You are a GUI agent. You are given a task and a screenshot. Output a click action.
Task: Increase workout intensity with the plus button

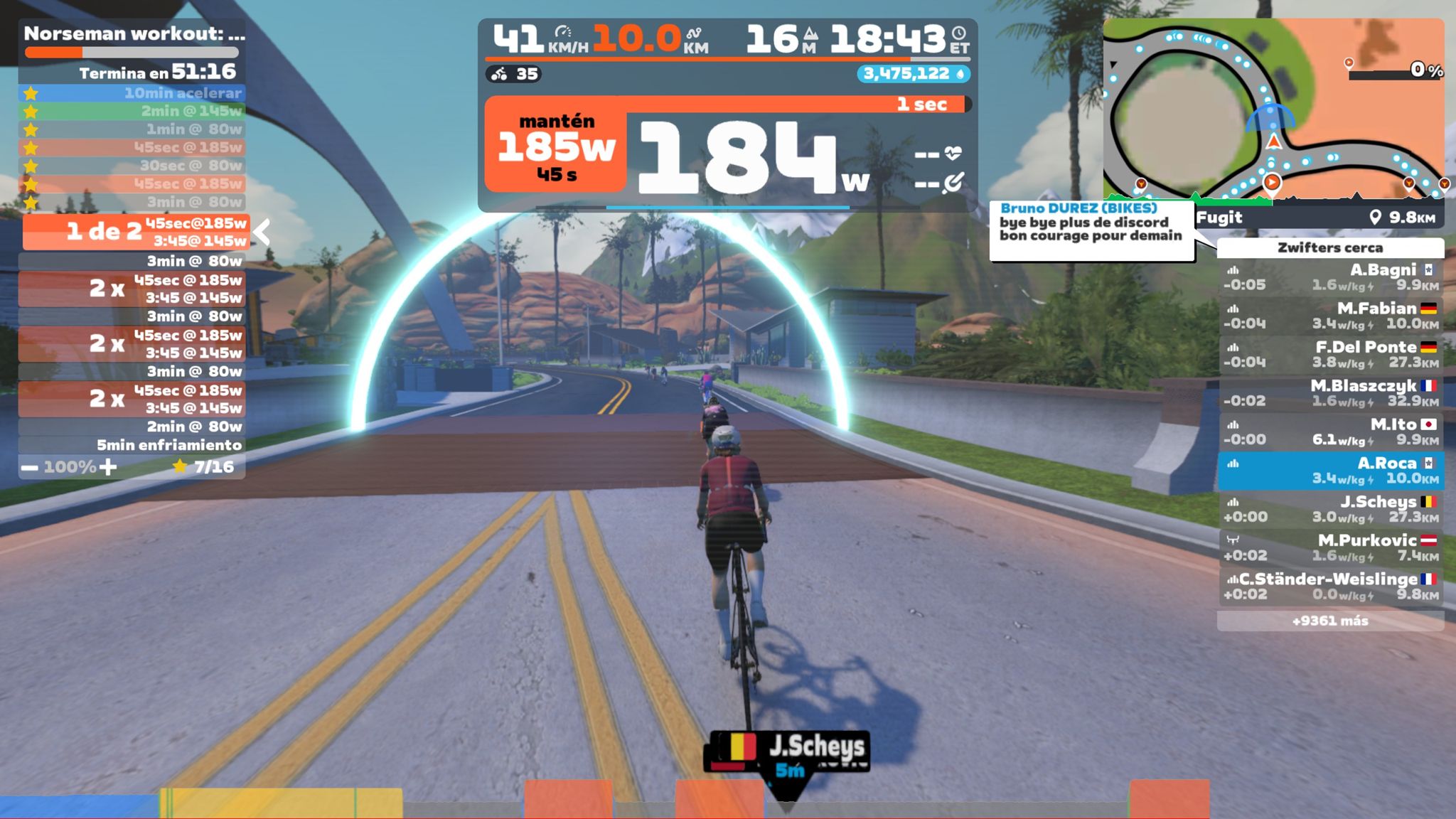(x=108, y=467)
